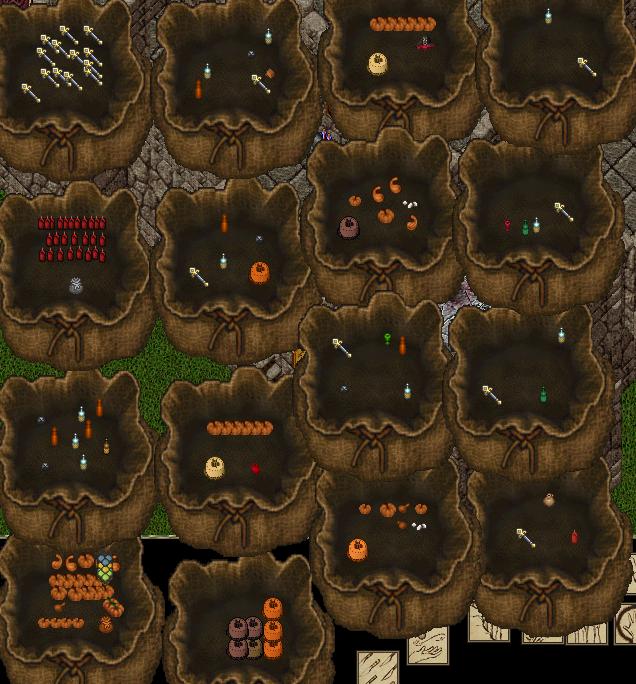Pick the large cluster of red potions
Screen dimensions: 636x684
tap(72, 240)
